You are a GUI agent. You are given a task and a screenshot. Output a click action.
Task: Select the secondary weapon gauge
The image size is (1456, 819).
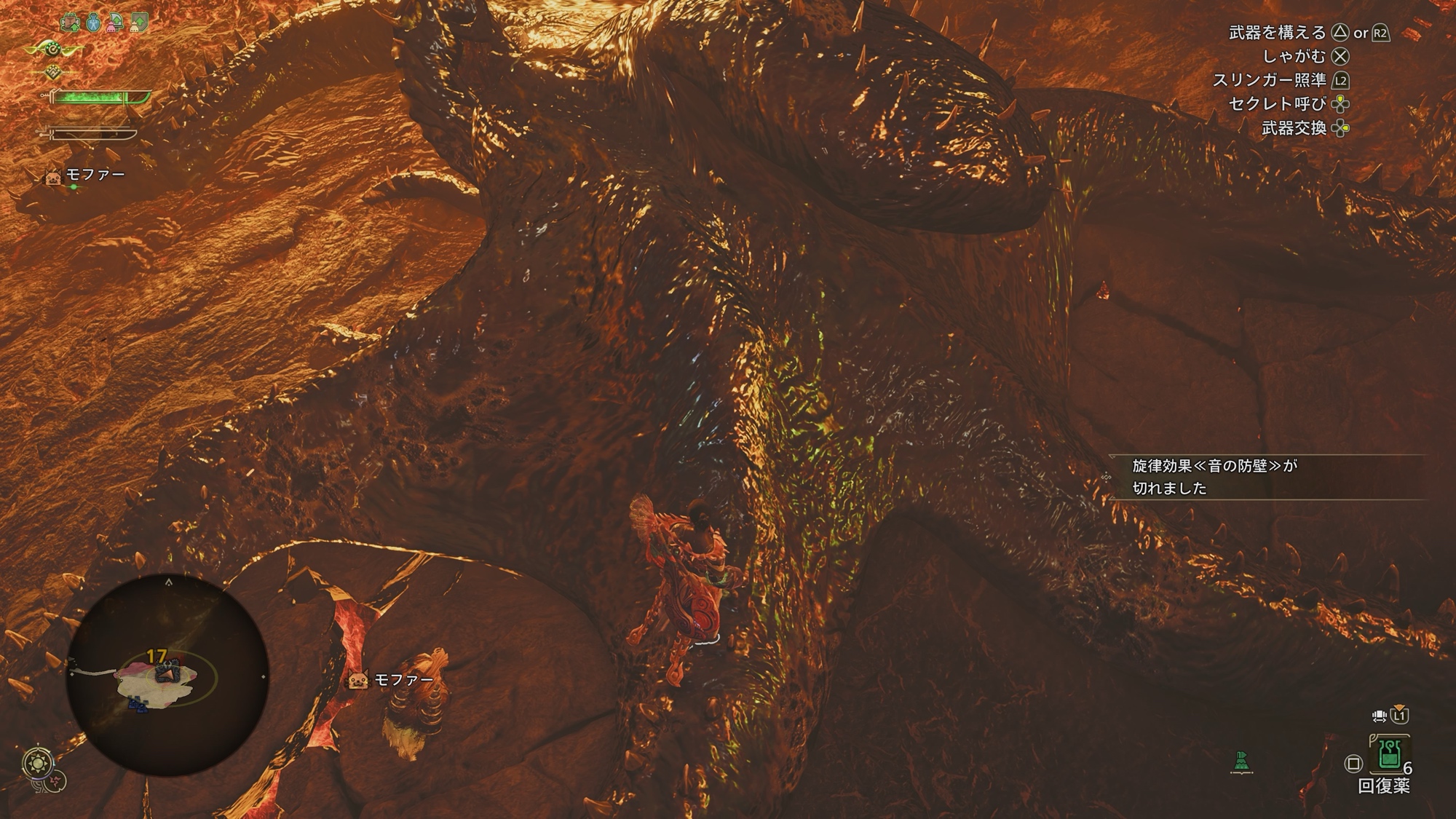91,135
